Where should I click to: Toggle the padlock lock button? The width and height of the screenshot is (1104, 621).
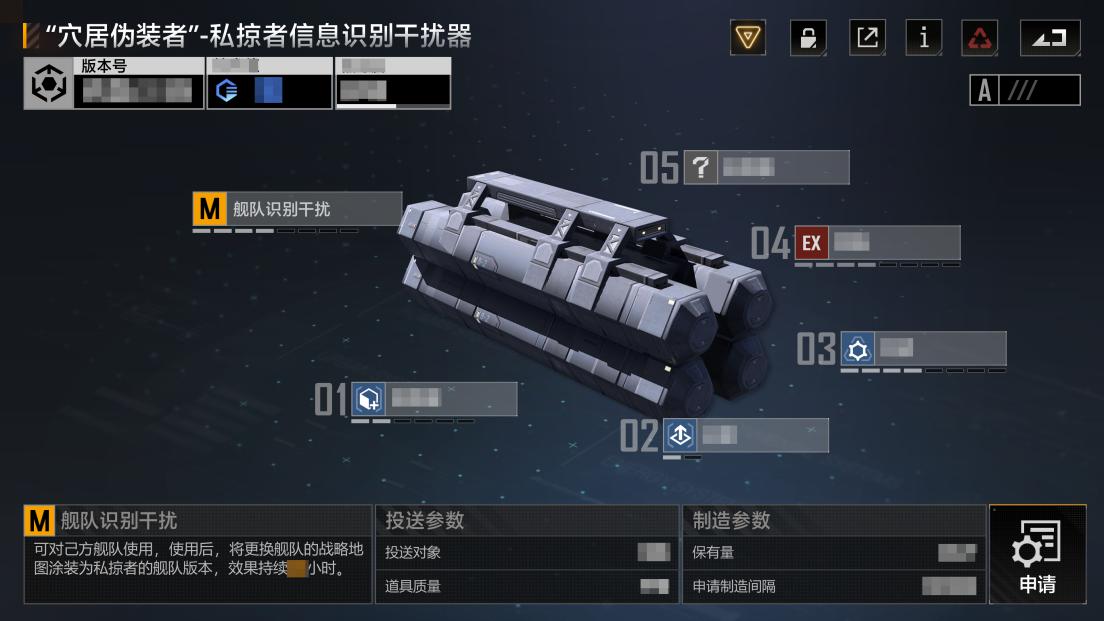807,38
